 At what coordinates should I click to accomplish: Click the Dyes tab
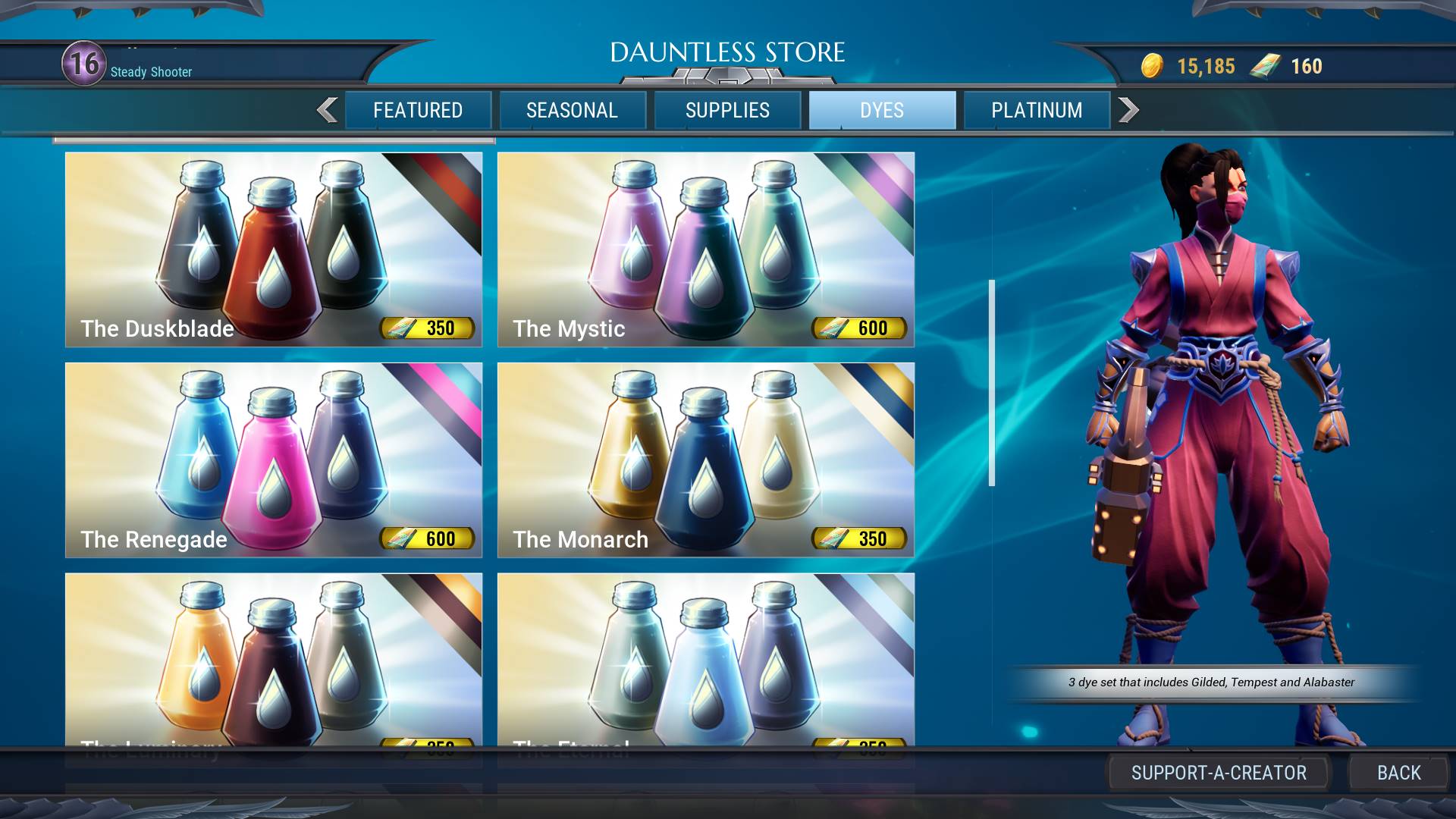[882, 111]
